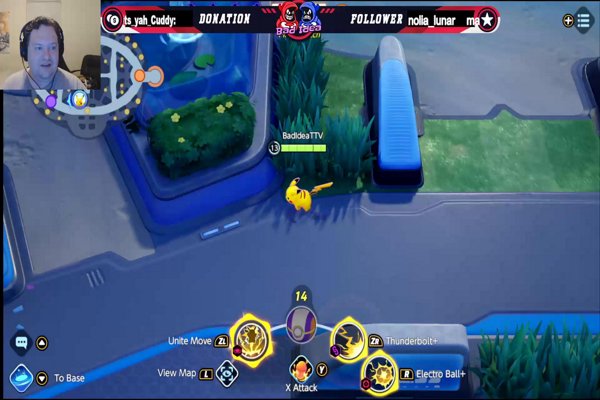This screenshot has width=600, height=400.
Task: Select the Poké Ball basic attack button
Action: 300,325
